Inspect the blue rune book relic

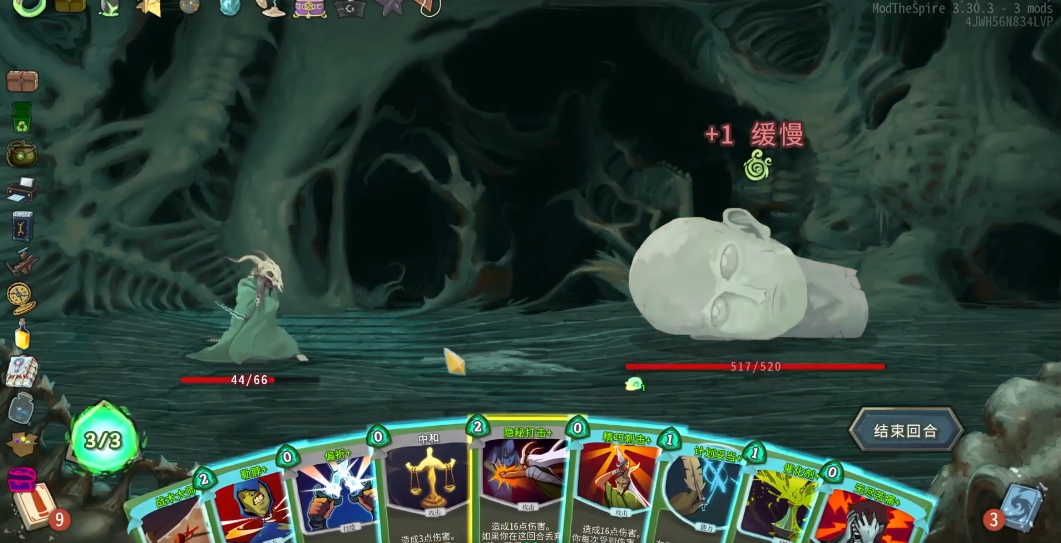pyautogui.click(x=21, y=226)
